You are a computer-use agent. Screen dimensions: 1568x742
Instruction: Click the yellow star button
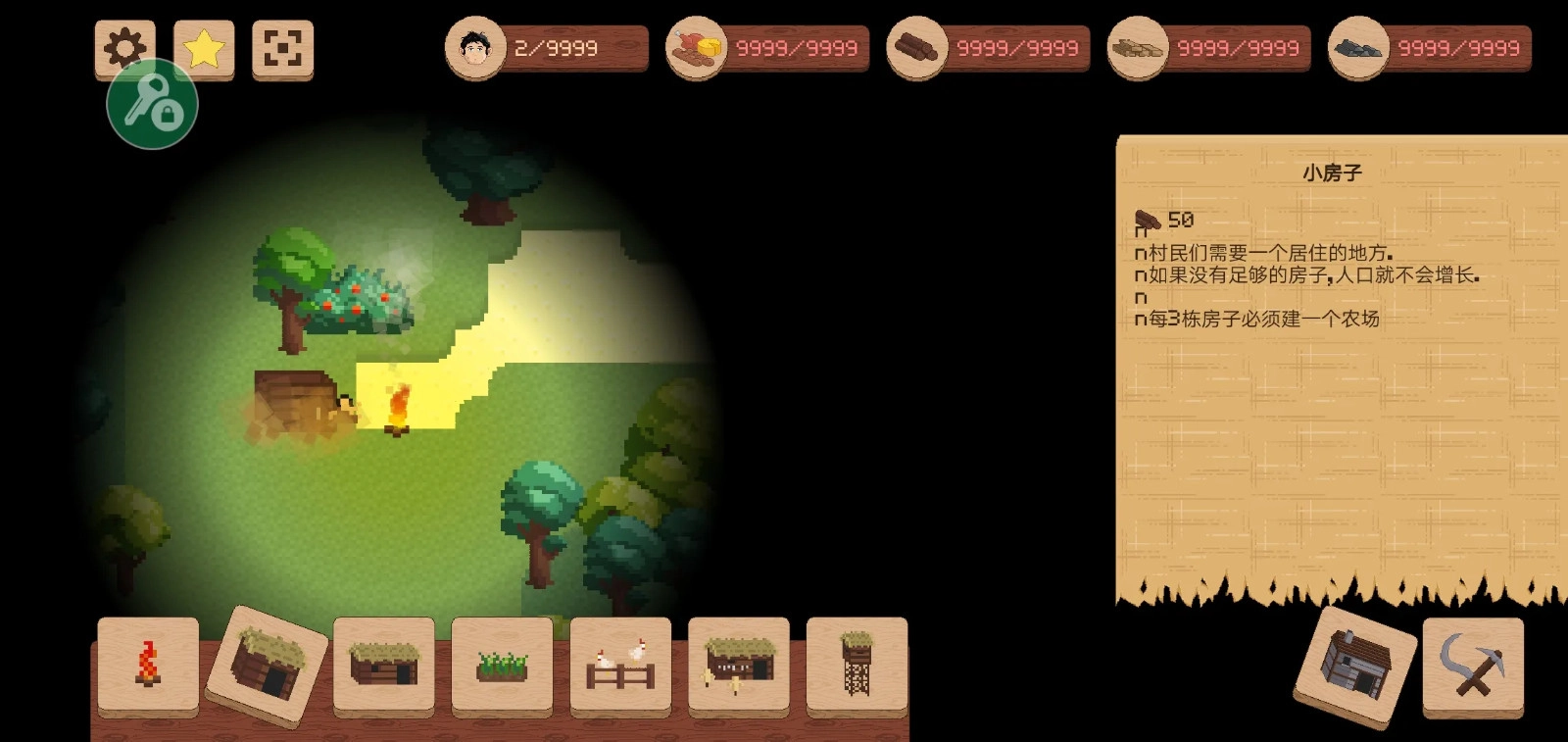[204, 48]
